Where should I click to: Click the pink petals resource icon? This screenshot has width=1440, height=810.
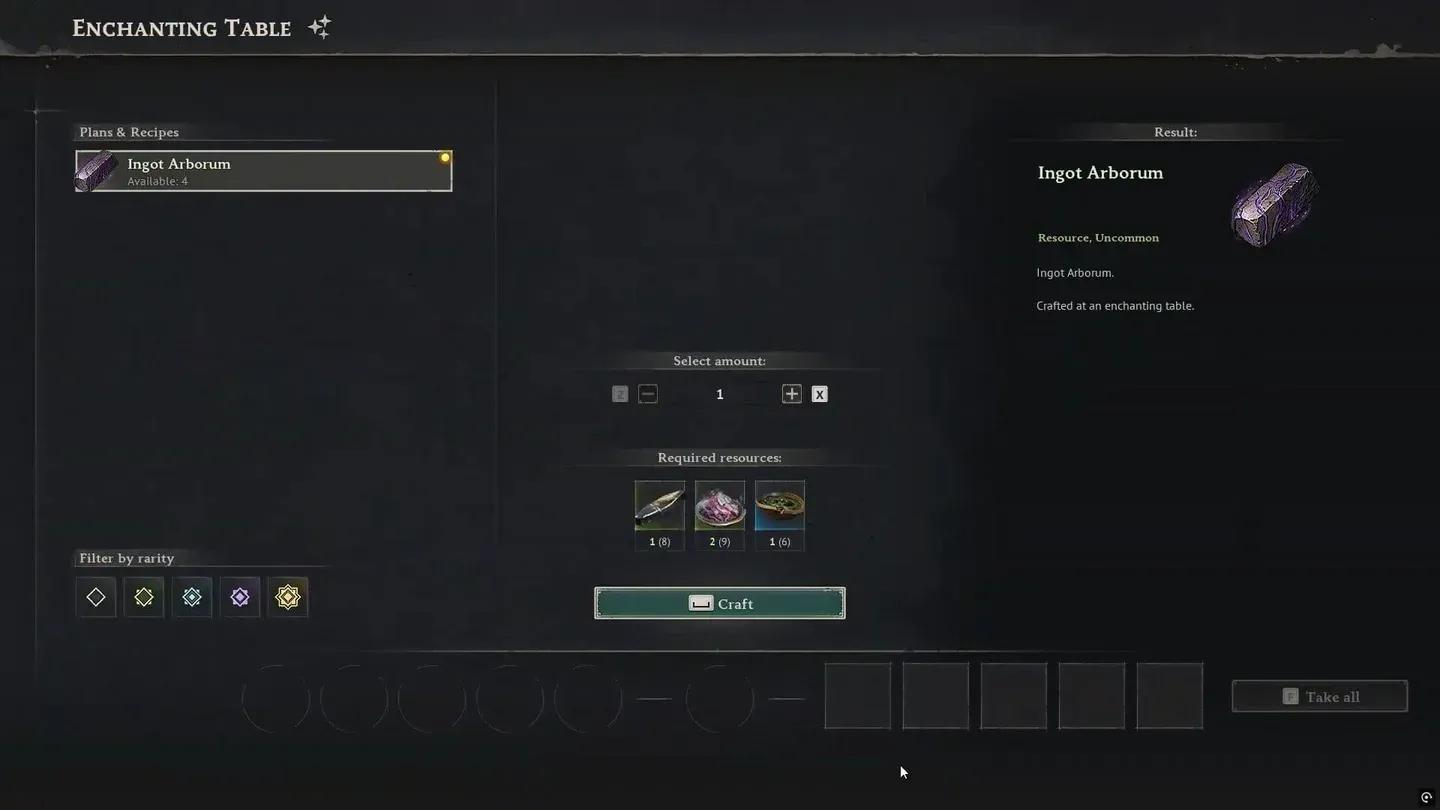pyautogui.click(x=719, y=505)
